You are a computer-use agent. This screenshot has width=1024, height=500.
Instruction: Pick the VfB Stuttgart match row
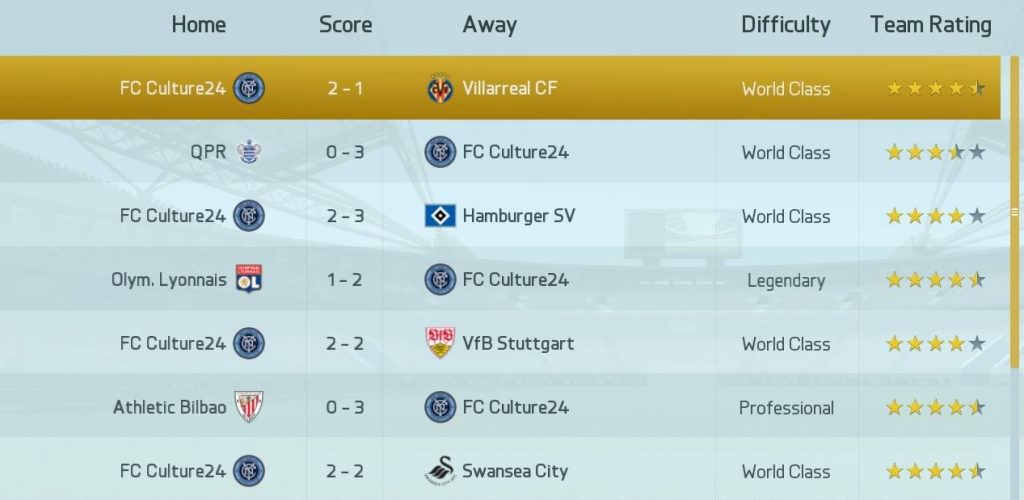pyautogui.click(x=500, y=344)
